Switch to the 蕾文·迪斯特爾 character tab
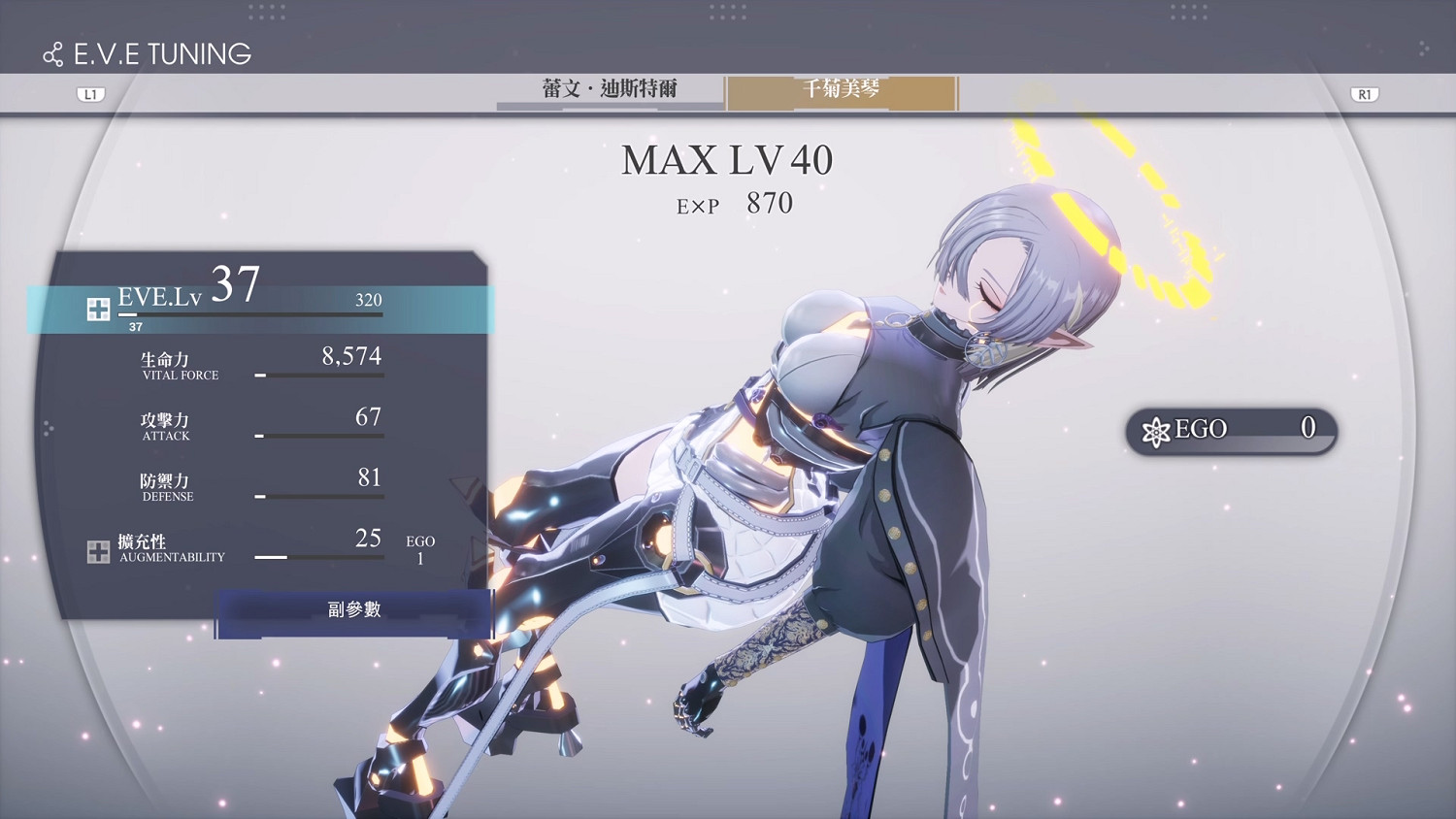 [611, 88]
